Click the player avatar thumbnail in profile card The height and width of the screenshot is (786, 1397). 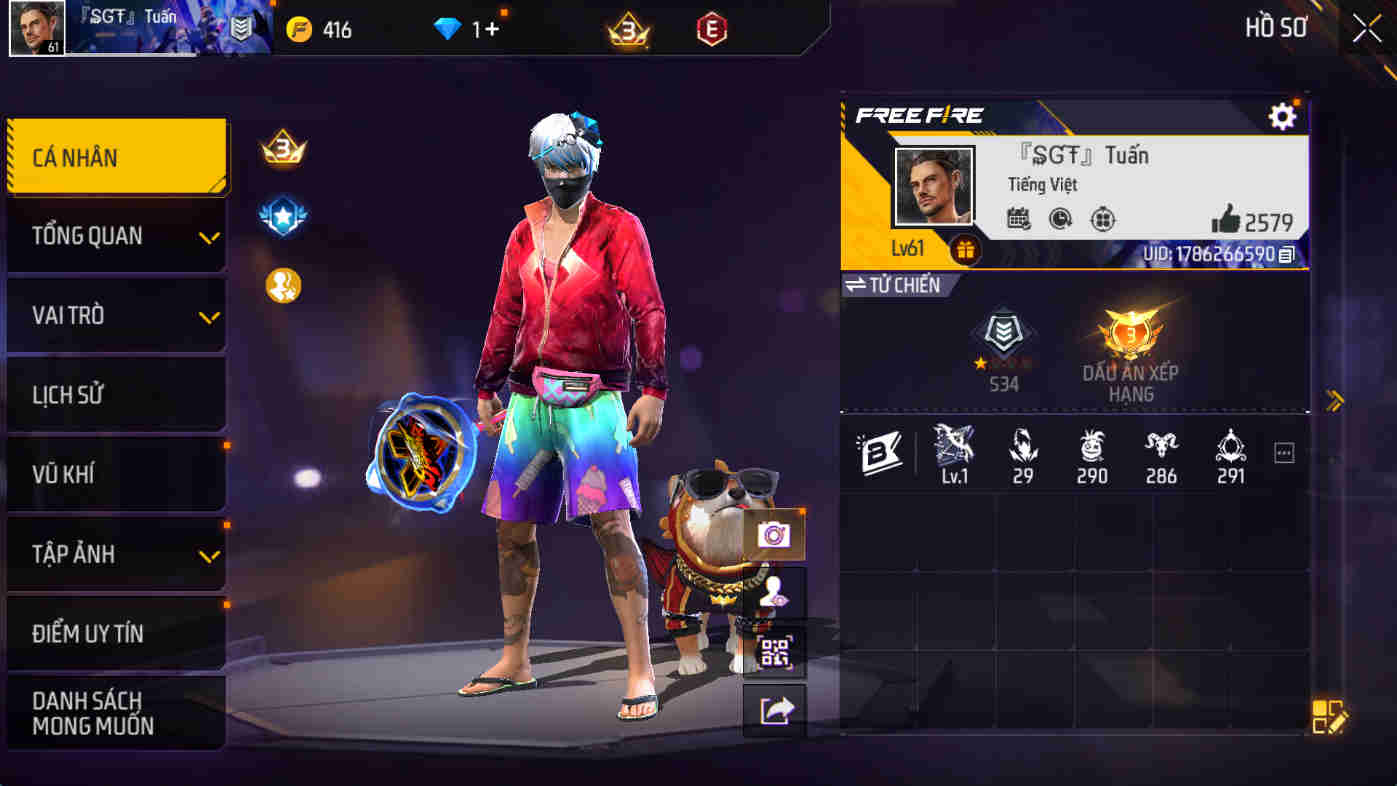(934, 186)
